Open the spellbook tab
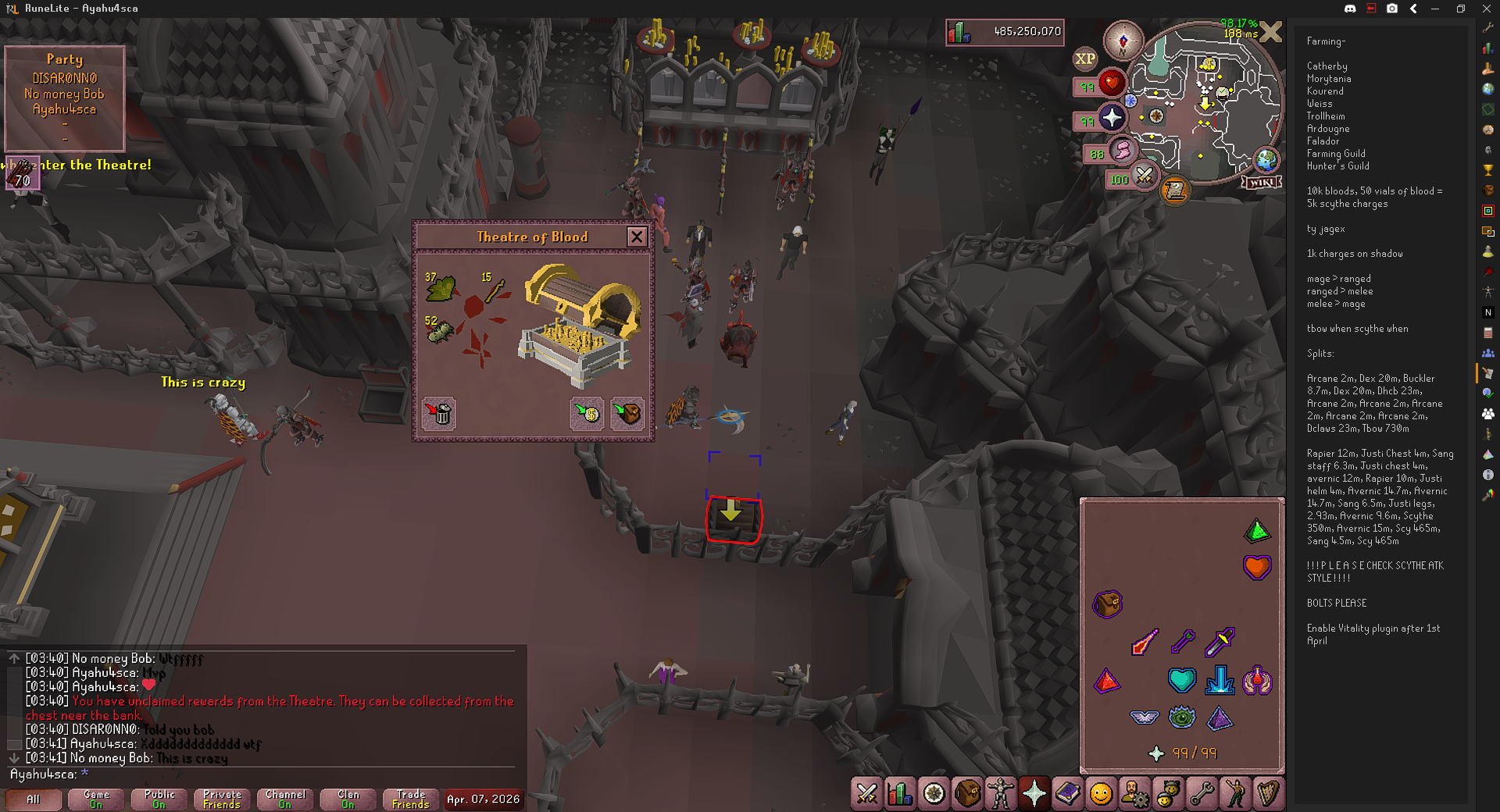 [1068, 794]
